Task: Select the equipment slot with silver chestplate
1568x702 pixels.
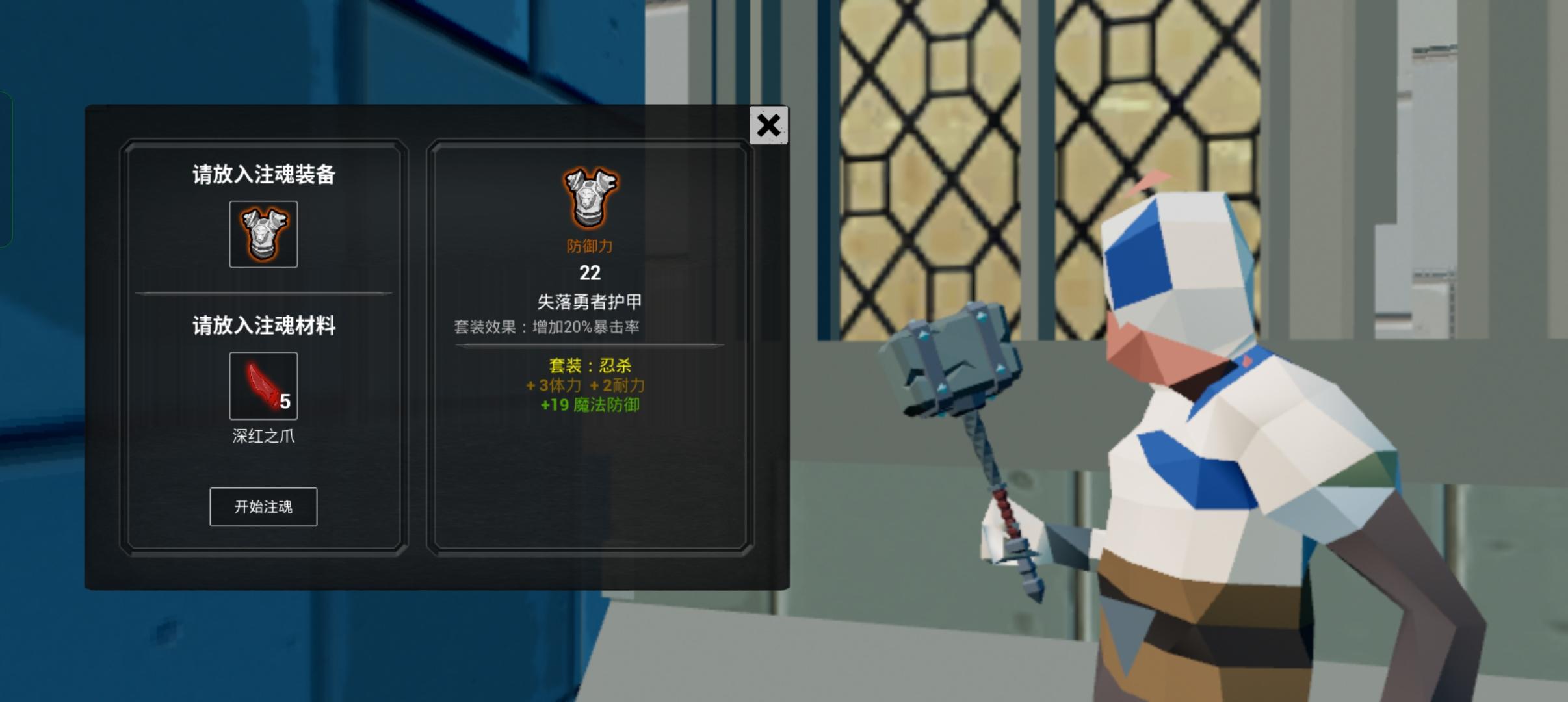Action: (263, 234)
